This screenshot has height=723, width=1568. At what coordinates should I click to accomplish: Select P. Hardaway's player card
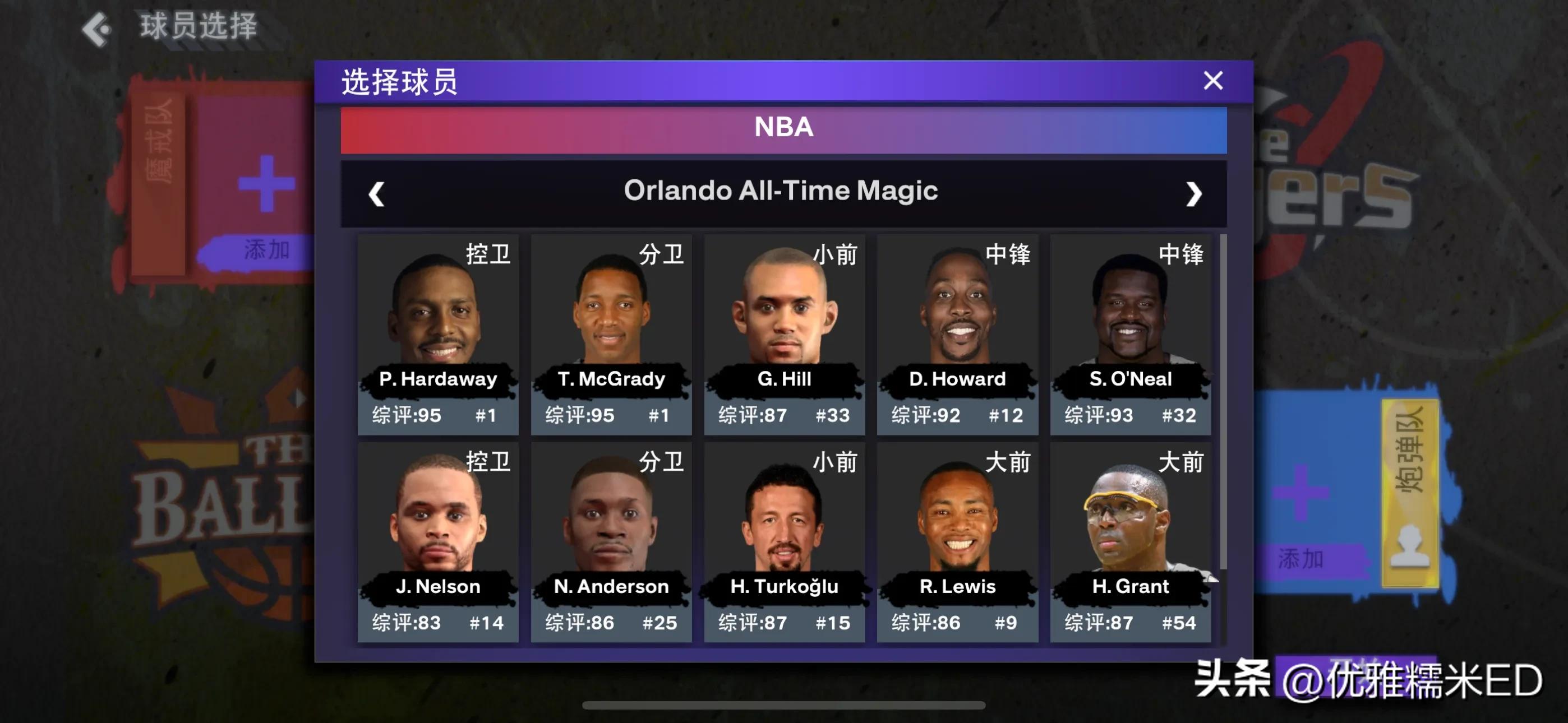[437, 335]
